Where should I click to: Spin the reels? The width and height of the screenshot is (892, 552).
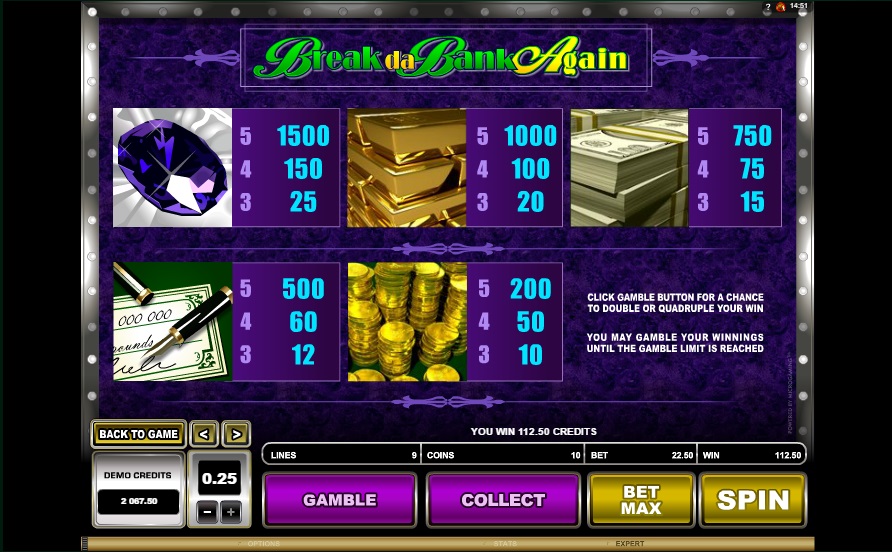pos(753,500)
